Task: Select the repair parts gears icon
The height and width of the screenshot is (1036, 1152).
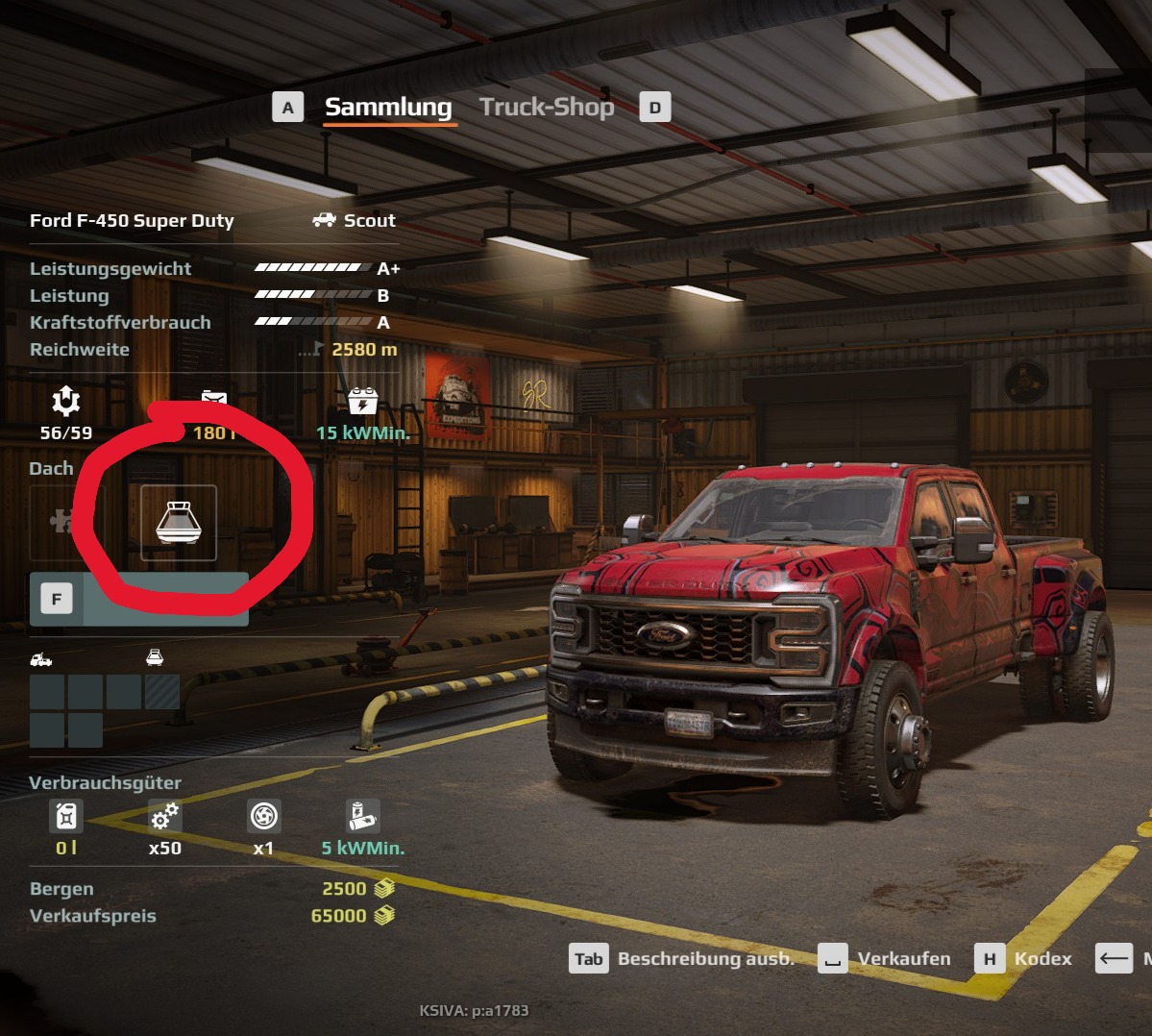Action: point(164,816)
